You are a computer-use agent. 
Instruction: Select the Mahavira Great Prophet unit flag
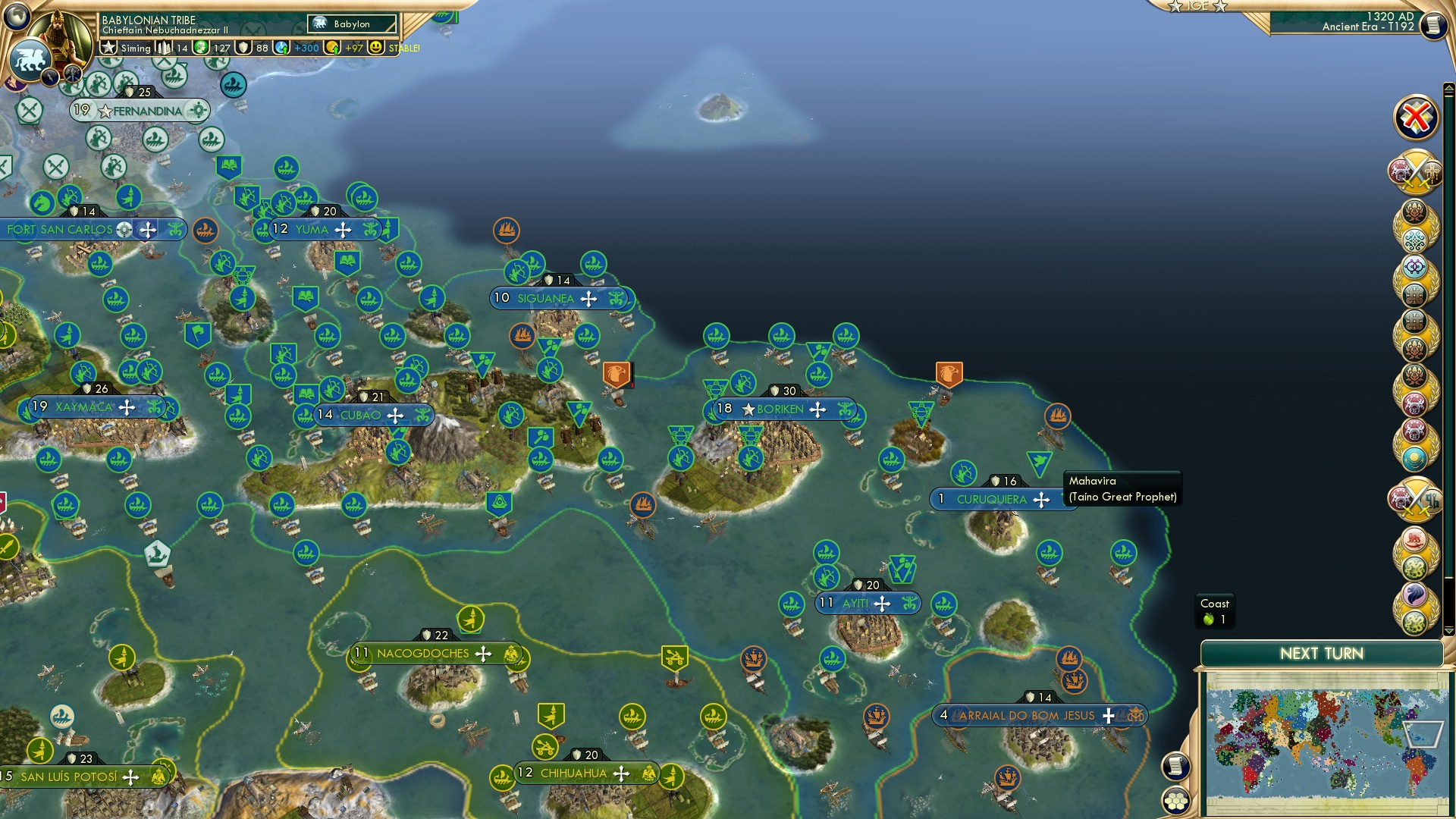pyautogui.click(x=1039, y=461)
